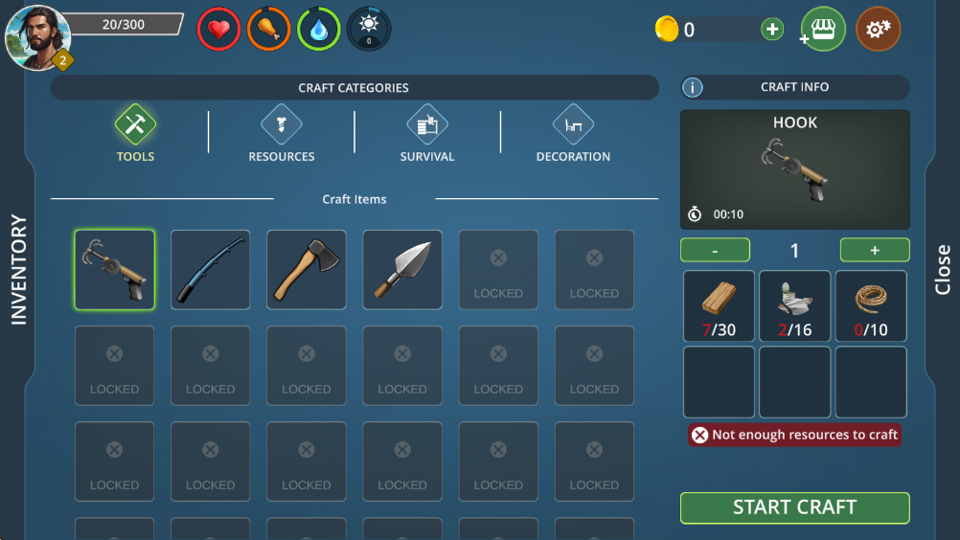The width and height of the screenshot is (960, 540).
Task: Show the Decoration craft category
Action: (x=573, y=134)
